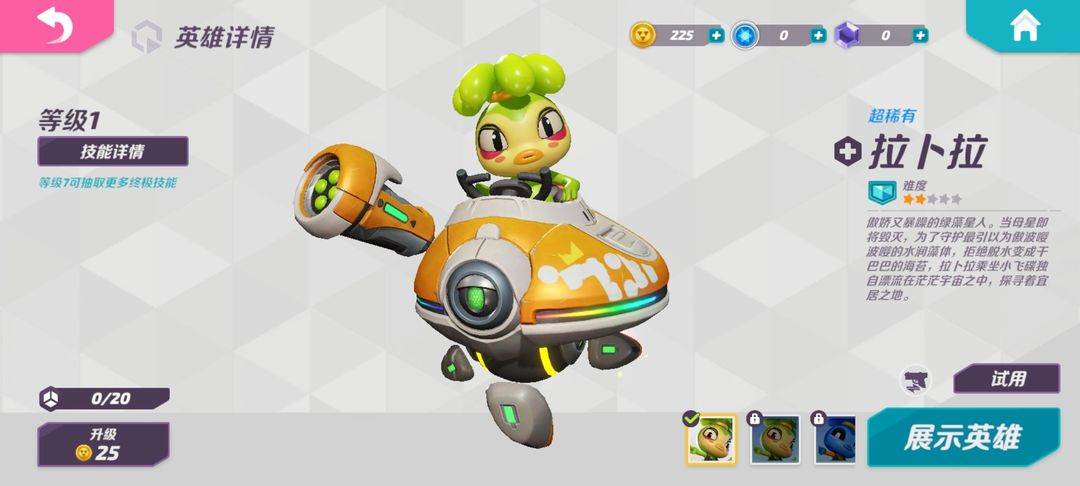Click the 展示英雄 showcase button
The height and width of the screenshot is (486, 1080).
[962, 438]
